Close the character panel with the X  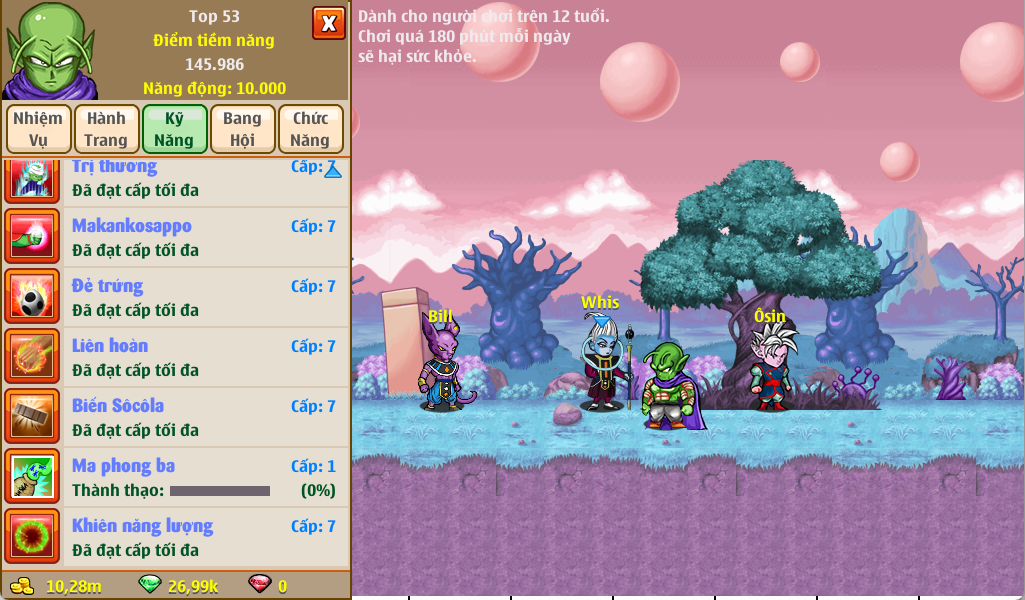(328, 22)
